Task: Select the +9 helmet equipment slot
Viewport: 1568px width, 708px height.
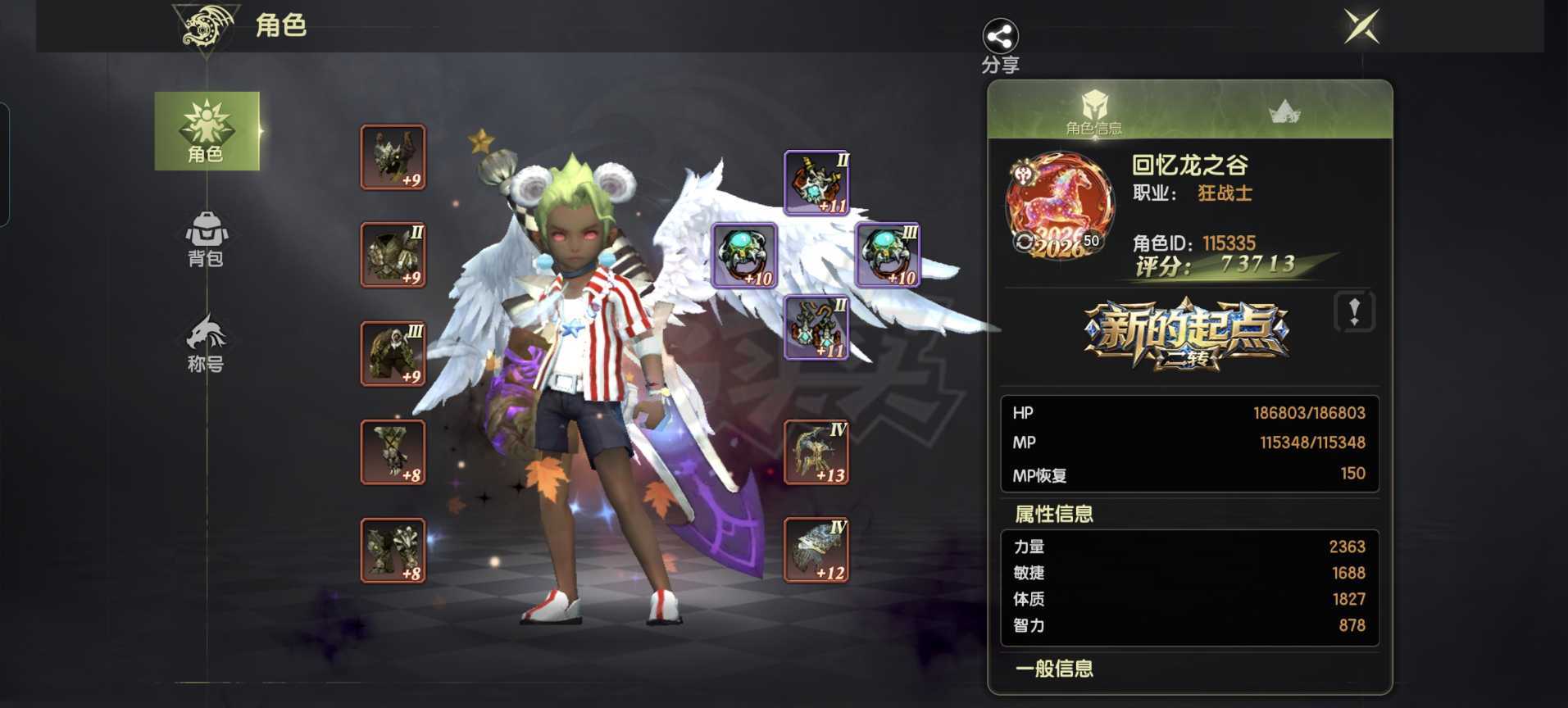Action: tap(393, 157)
